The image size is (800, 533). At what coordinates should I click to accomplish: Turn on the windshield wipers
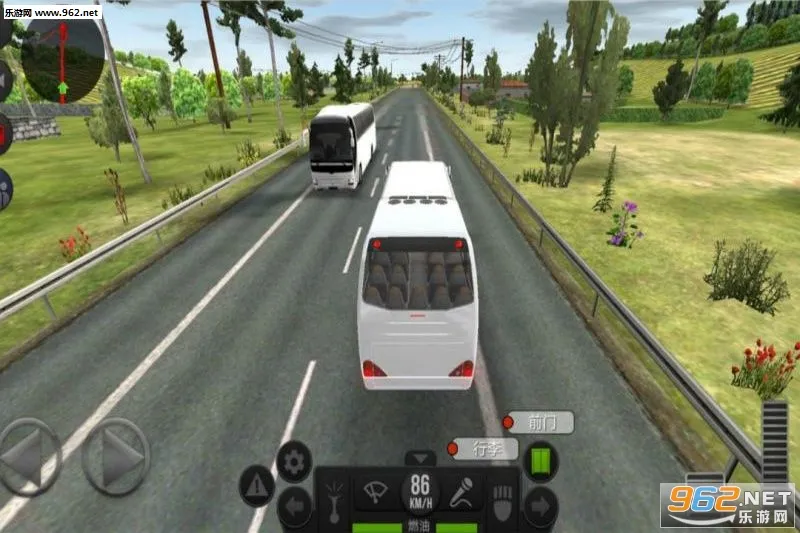[377, 492]
